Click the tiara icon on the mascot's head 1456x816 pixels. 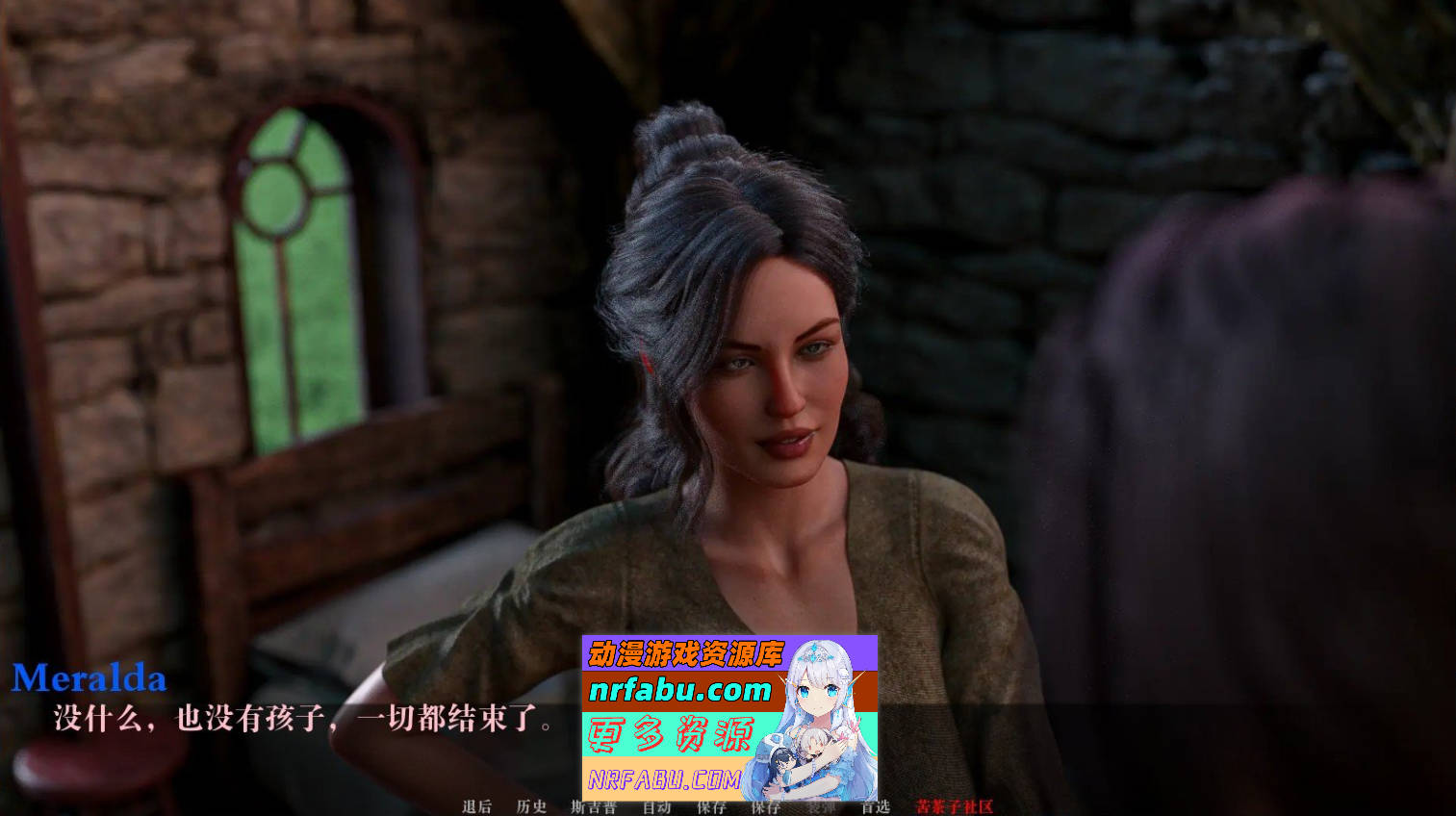(x=814, y=652)
